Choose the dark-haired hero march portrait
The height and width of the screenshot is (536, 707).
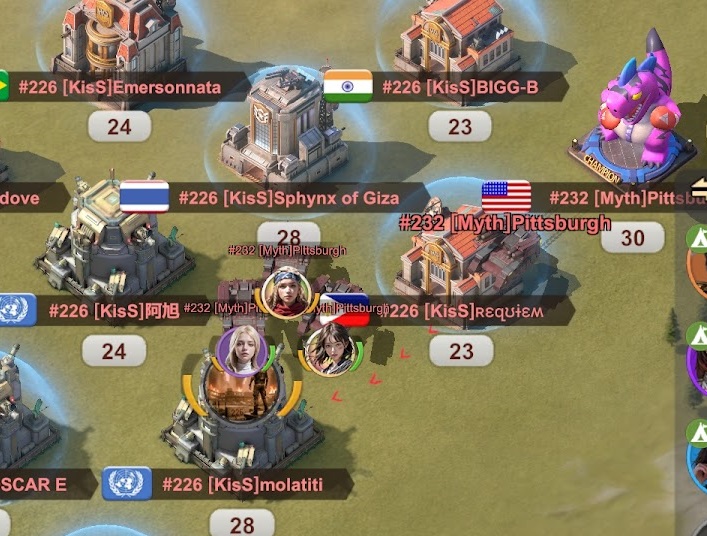pyautogui.click(x=329, y=348)
